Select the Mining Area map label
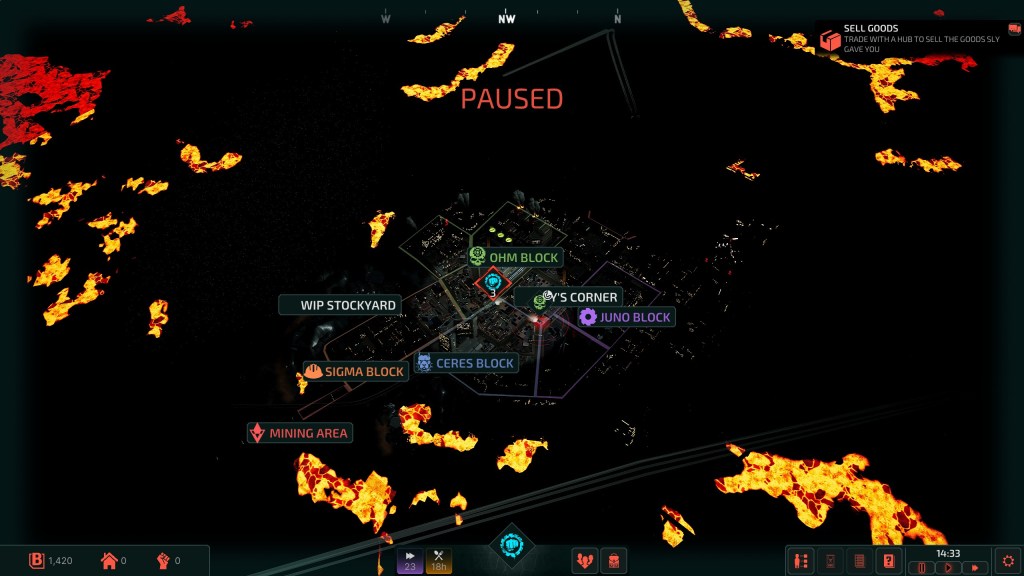Image resolution: width=1024 pixels, height=576 pixels. 300,433
